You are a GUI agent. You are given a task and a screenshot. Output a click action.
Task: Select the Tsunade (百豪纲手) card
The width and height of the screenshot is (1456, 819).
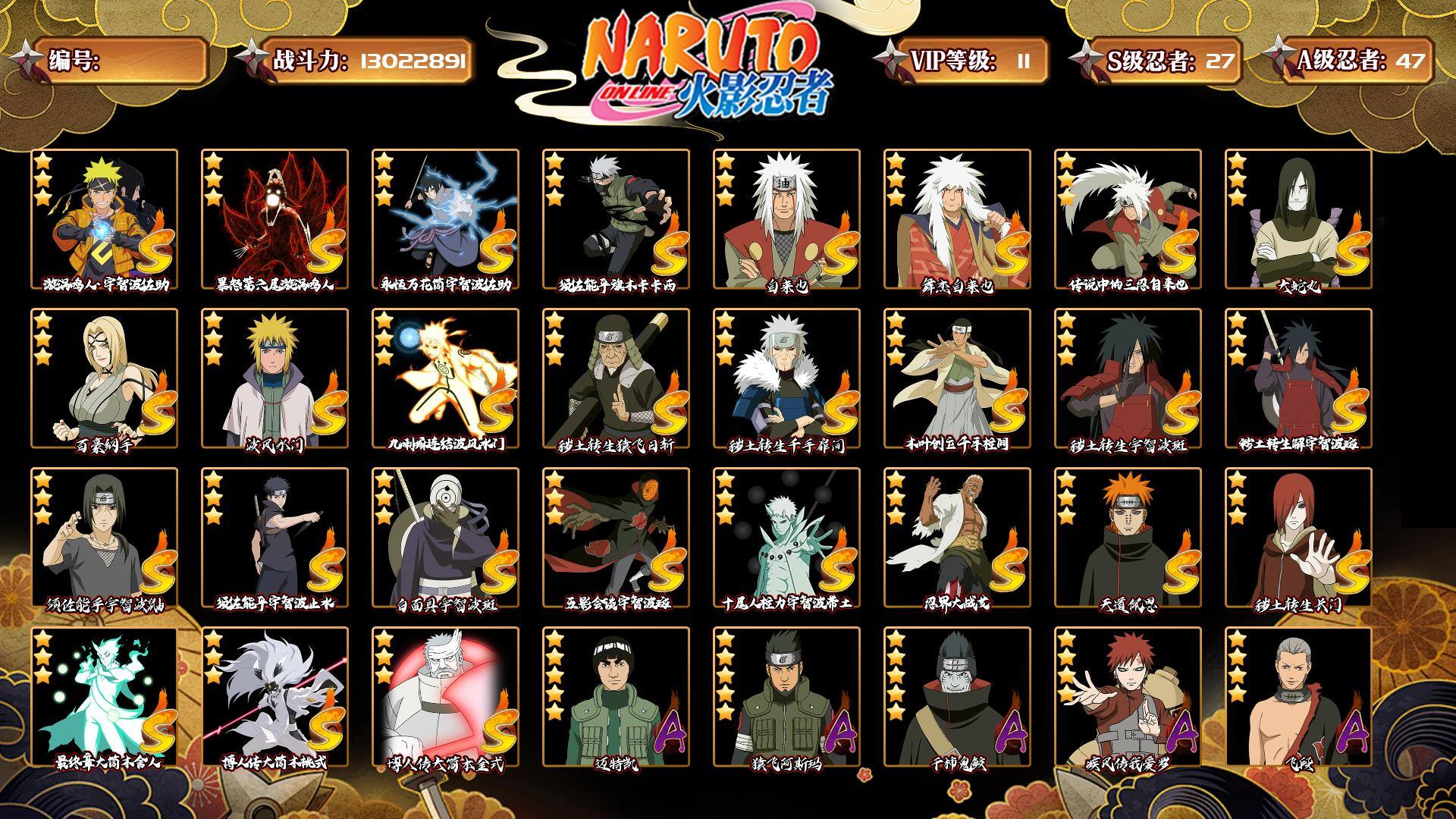[x=104, y=378]
